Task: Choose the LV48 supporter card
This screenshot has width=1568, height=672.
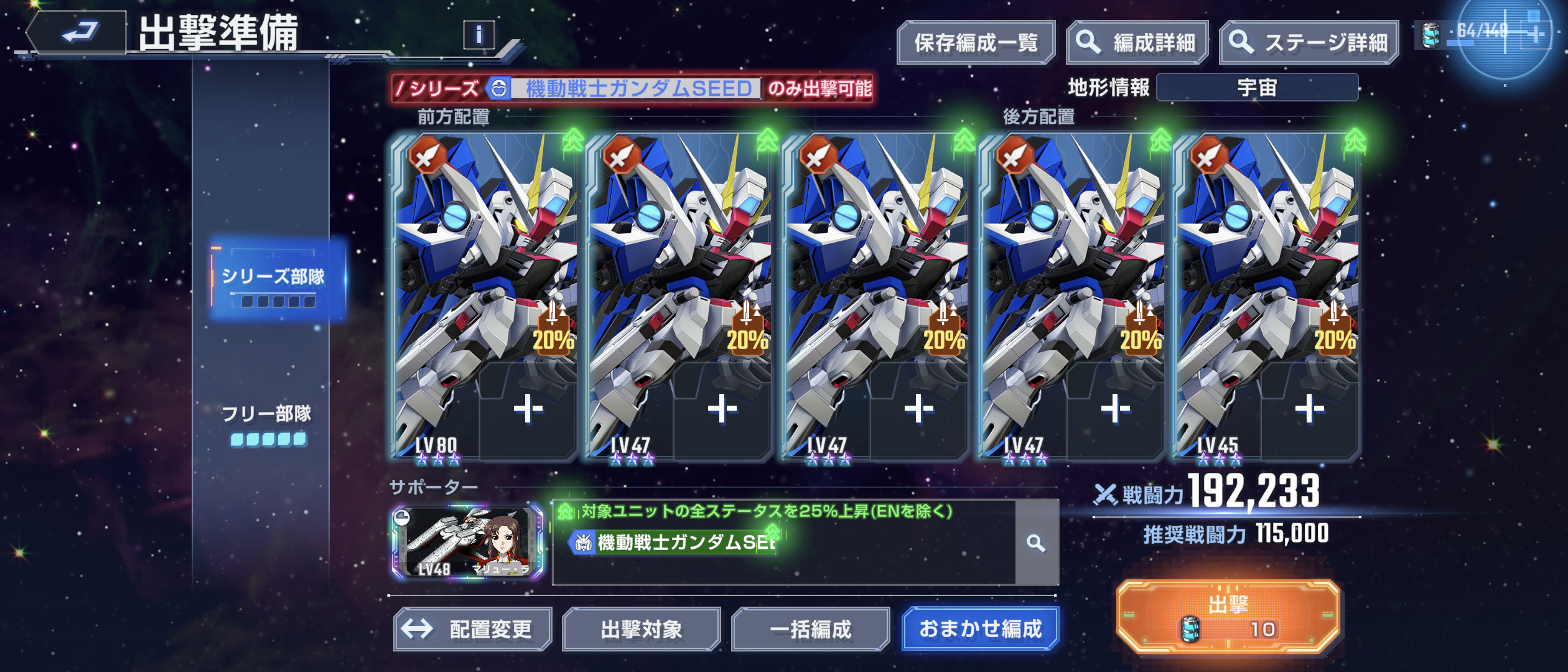Action: point(467,543)
